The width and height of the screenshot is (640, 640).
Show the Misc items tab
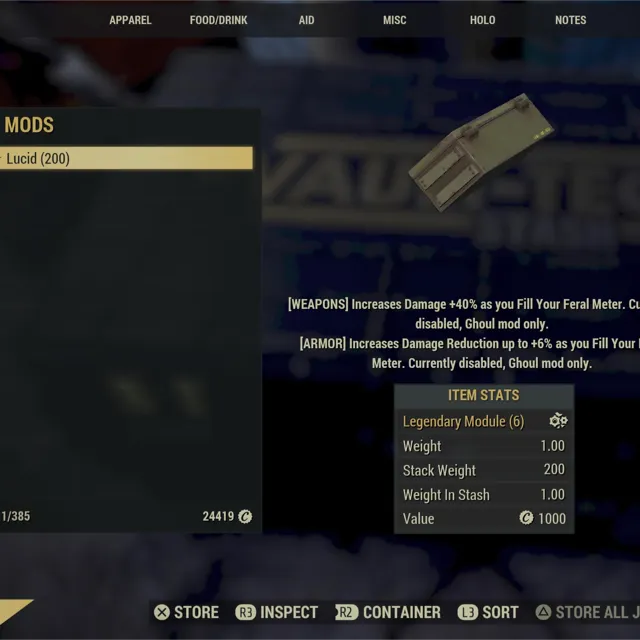pos(394,20)
